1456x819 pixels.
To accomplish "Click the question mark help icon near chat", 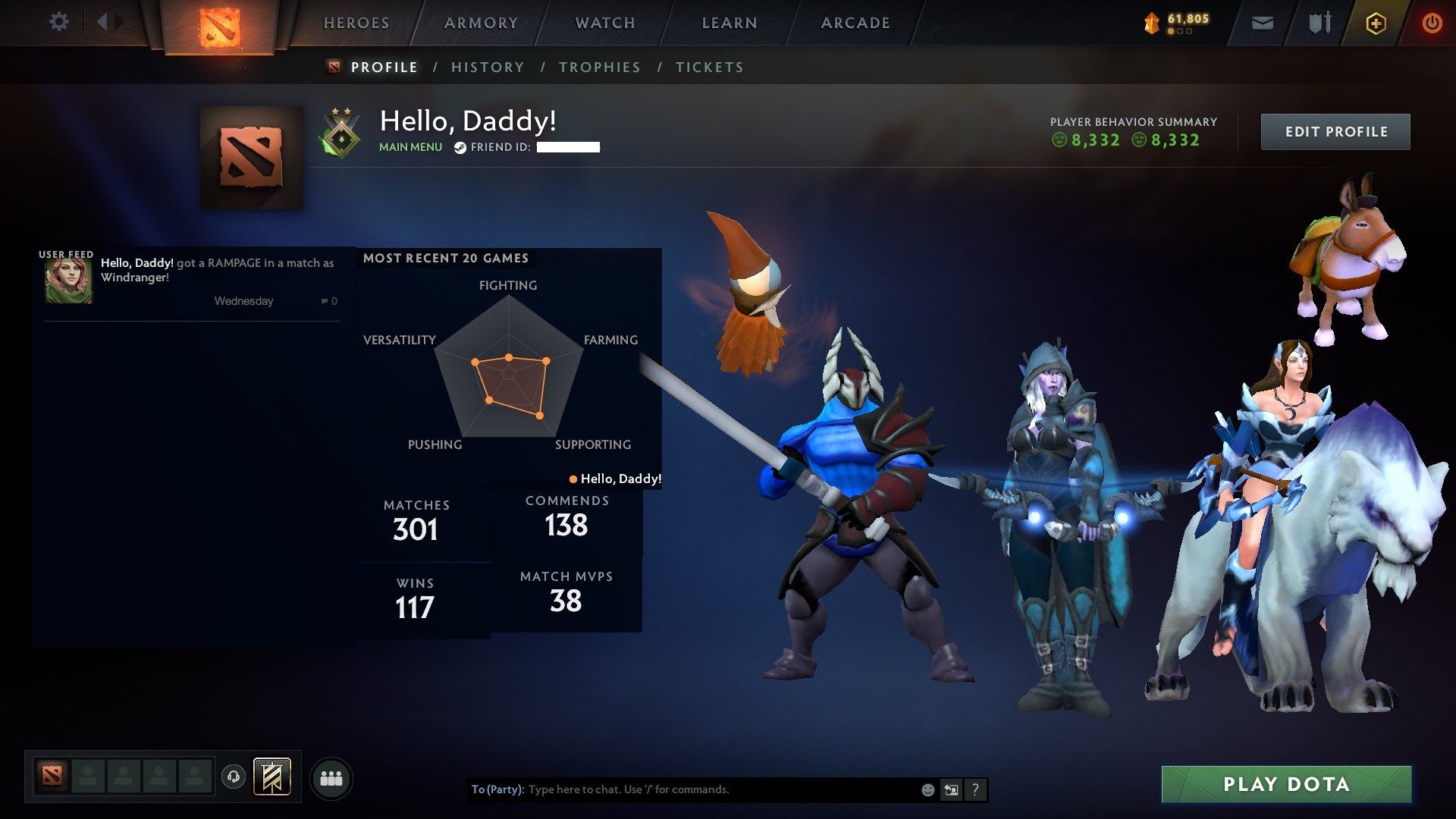I will 975,789.
